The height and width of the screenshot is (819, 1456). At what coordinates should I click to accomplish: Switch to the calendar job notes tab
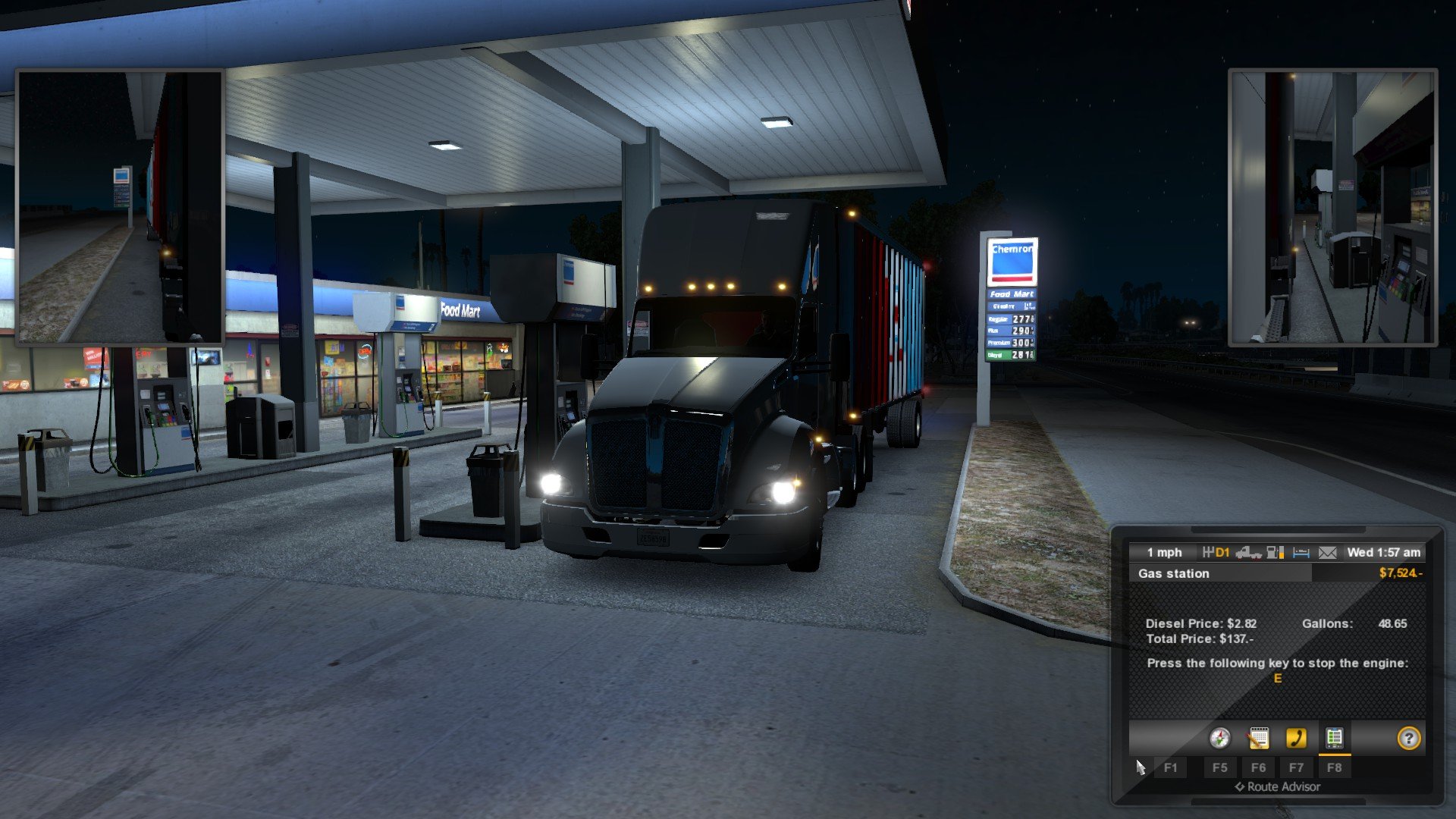click(x=1258, y=738)
